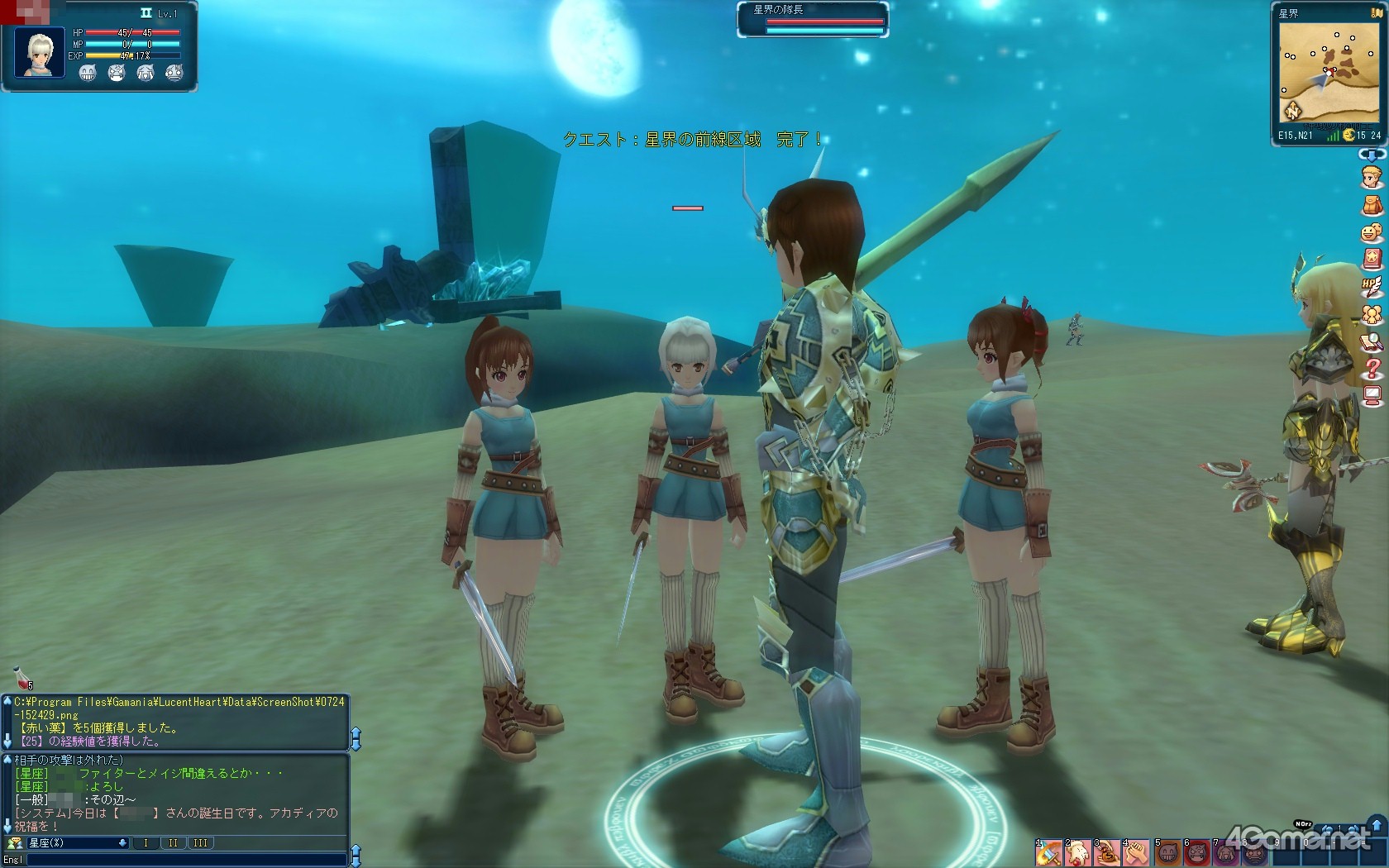This screenshot has height=868, width=1389.
Task: Open the red star book icon
Action: [x=1372, y=259]
